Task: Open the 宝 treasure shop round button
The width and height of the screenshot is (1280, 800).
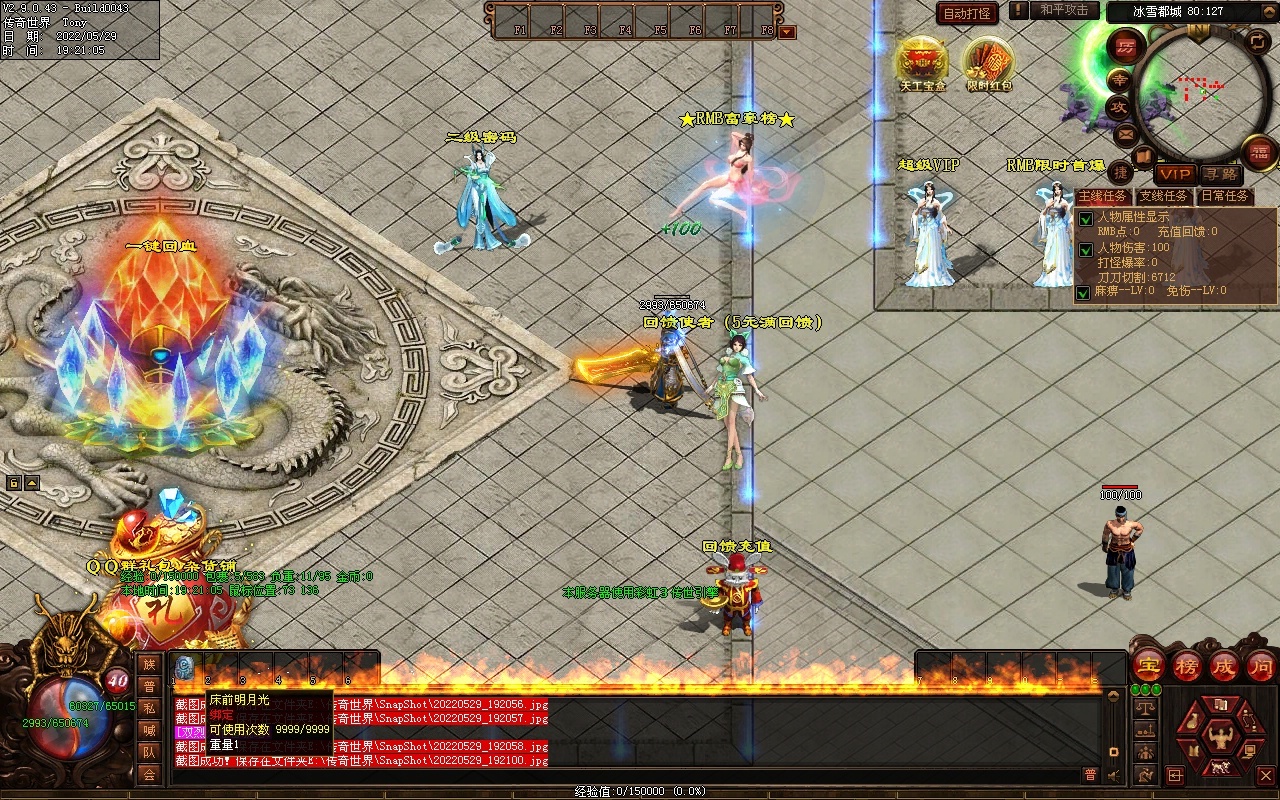Action: click(x=1148, y=665)
